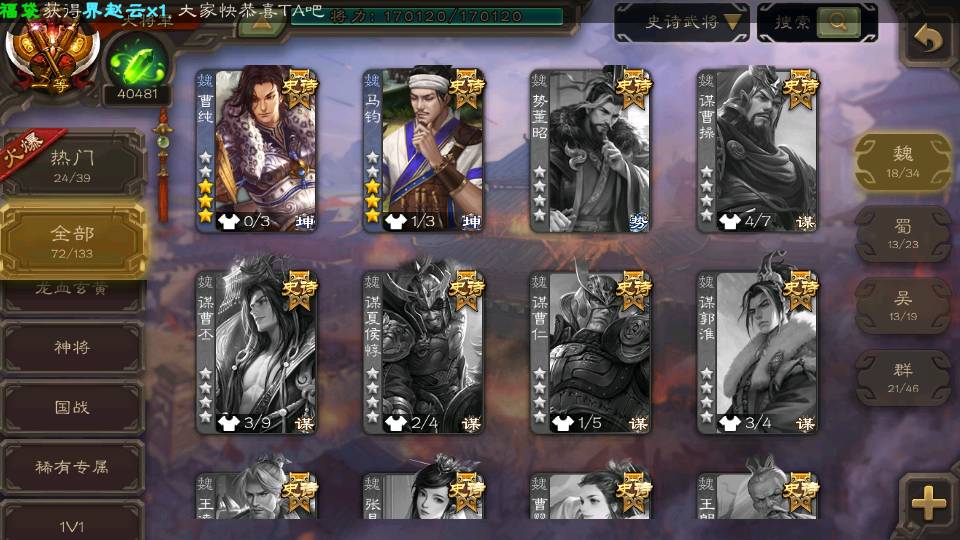This screenshot has height=540, width=960.
Task: Switch to the 稀有专属 category
Action: click(x=72, y=466)
